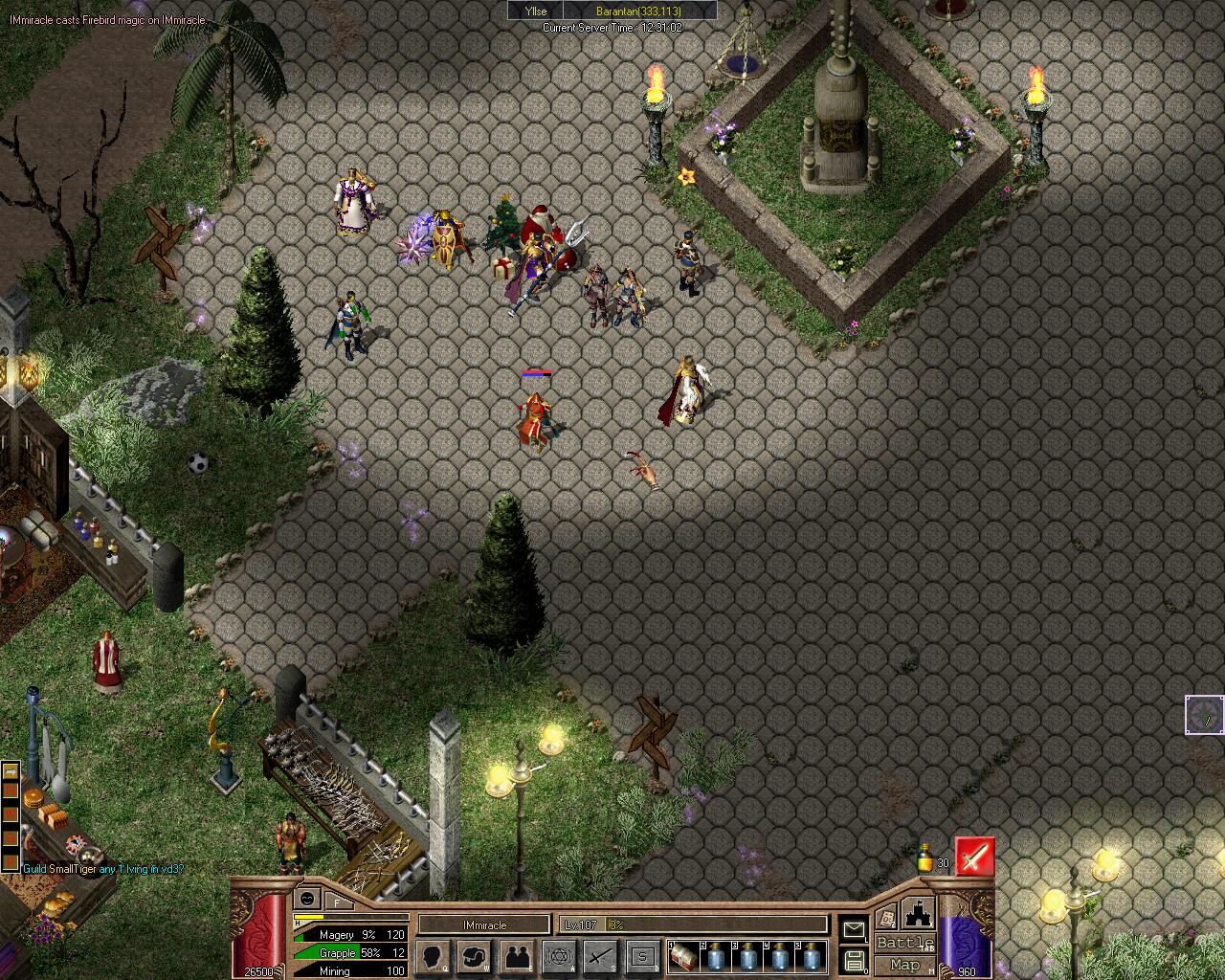Select the treasure chest quick slot
Image resolution: width=1225 pixels, height=980 pixels.
[x=683, y=955]
